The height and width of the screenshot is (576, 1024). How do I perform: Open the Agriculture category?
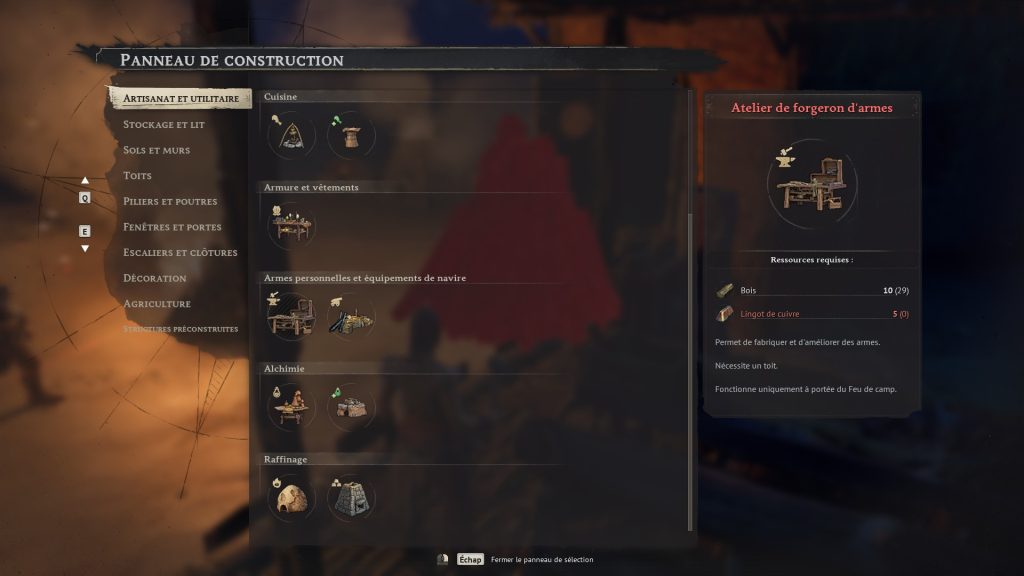click(157, 303)
